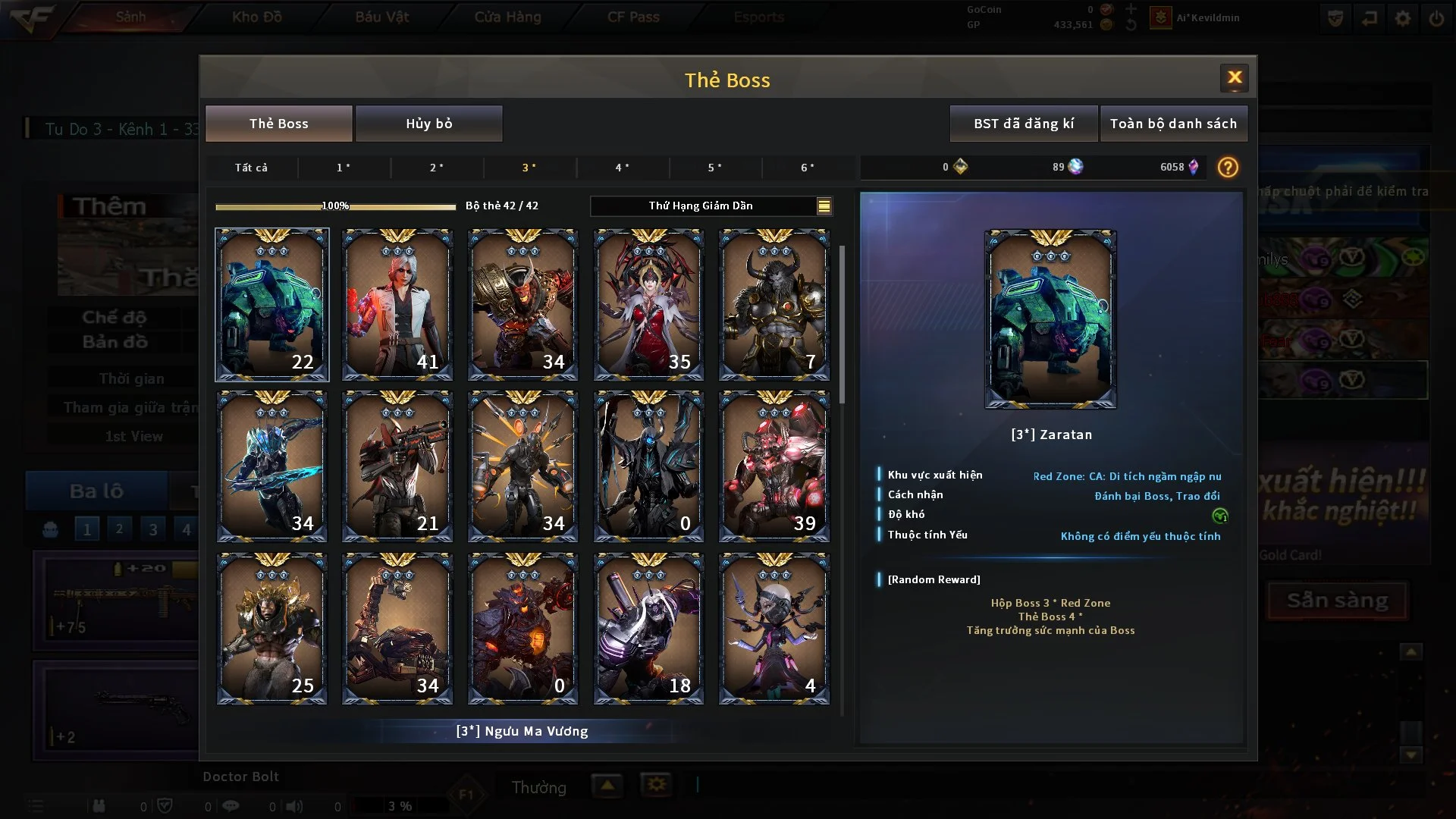Select the sniper boss card with count 21
This screenshot has height=819, width=1456.
point(397,466)
